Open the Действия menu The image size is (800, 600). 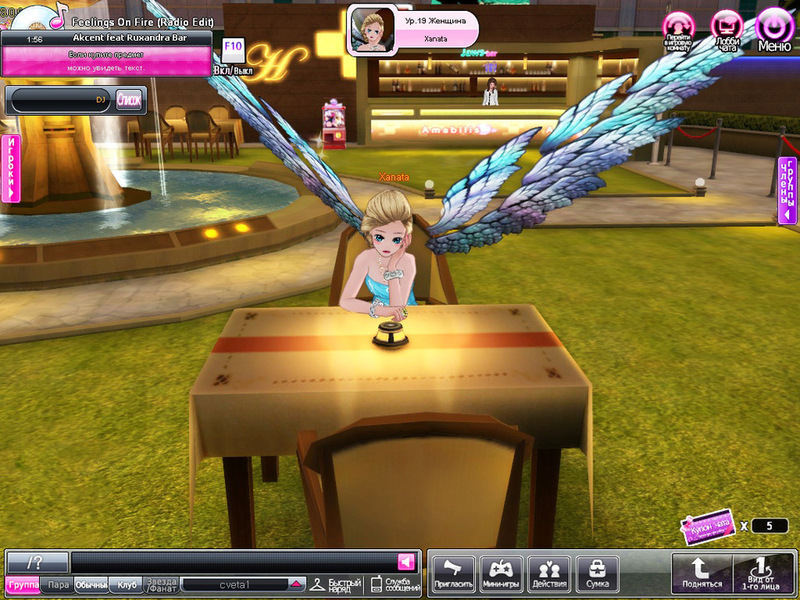549,574
